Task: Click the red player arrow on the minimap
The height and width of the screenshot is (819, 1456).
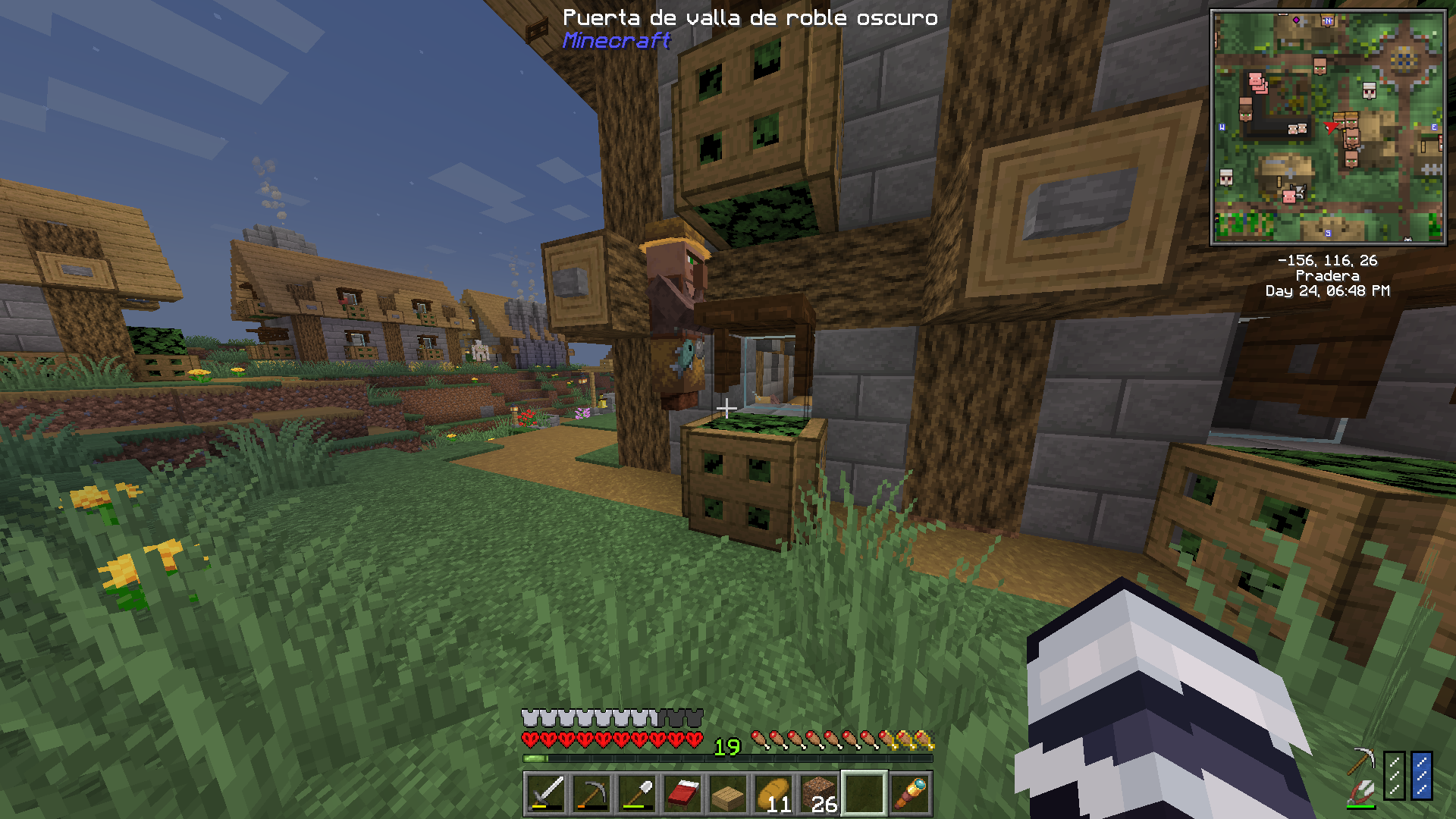Action: 1330,126
